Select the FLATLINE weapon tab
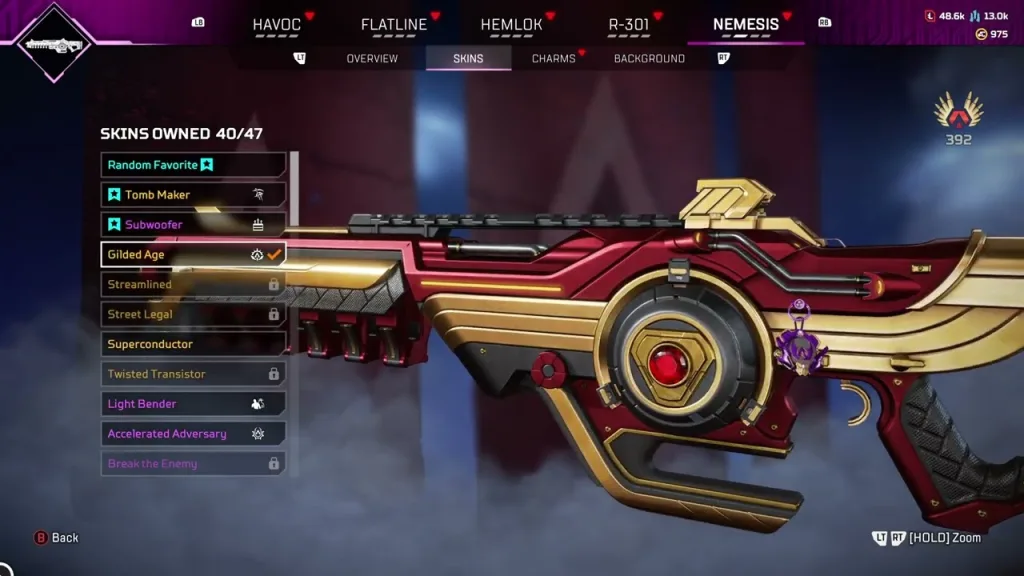1024x576 pixels. click(x=394, y=24)
